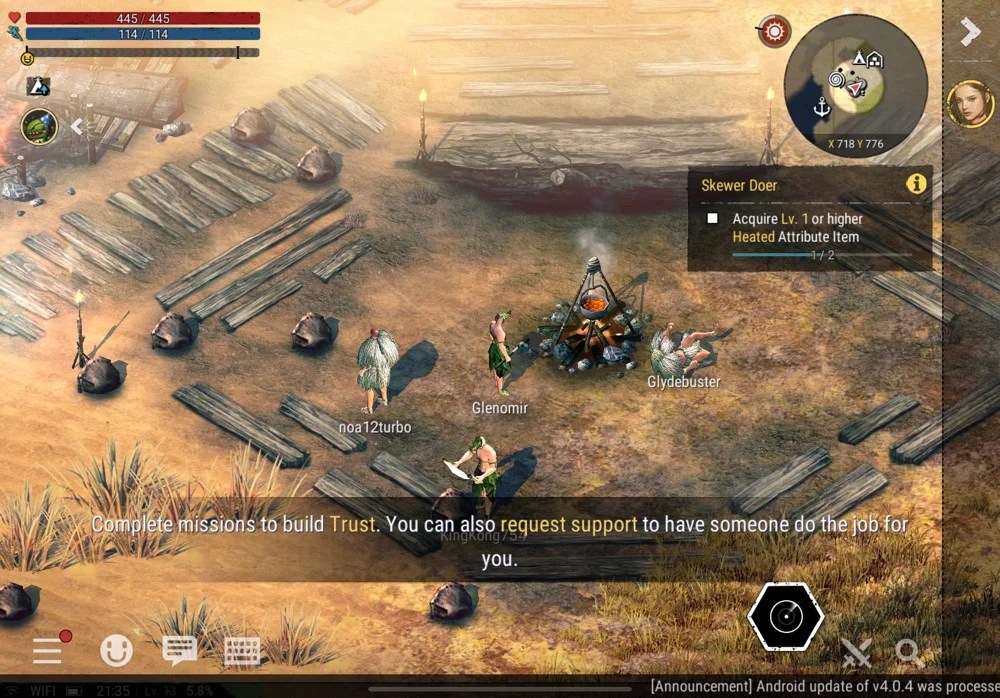This screenshot has height=698, width=1000.
Task: Open the keyboard input icon
Action: [x=242, y=650]
